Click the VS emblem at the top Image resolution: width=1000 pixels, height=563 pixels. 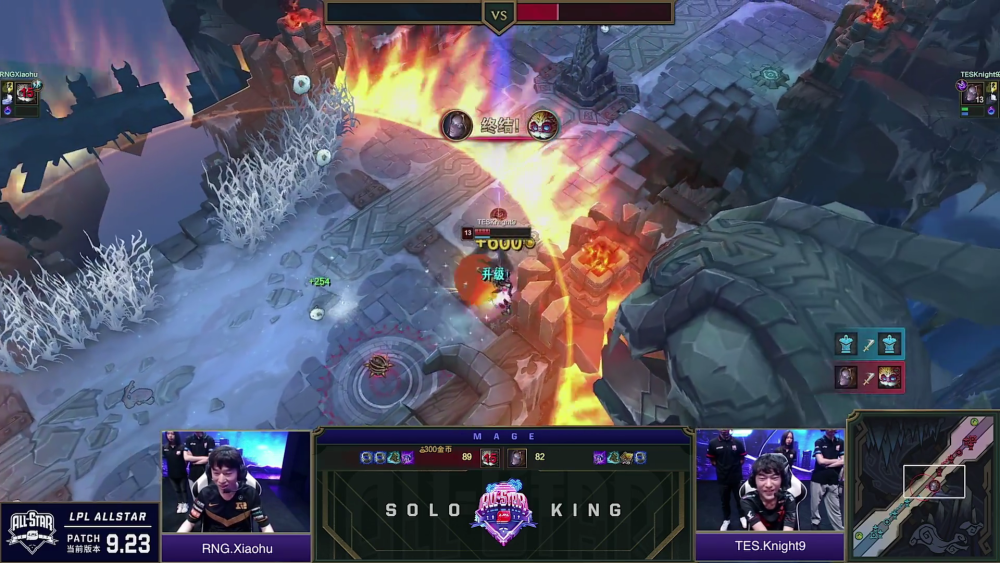click(499, 14)
